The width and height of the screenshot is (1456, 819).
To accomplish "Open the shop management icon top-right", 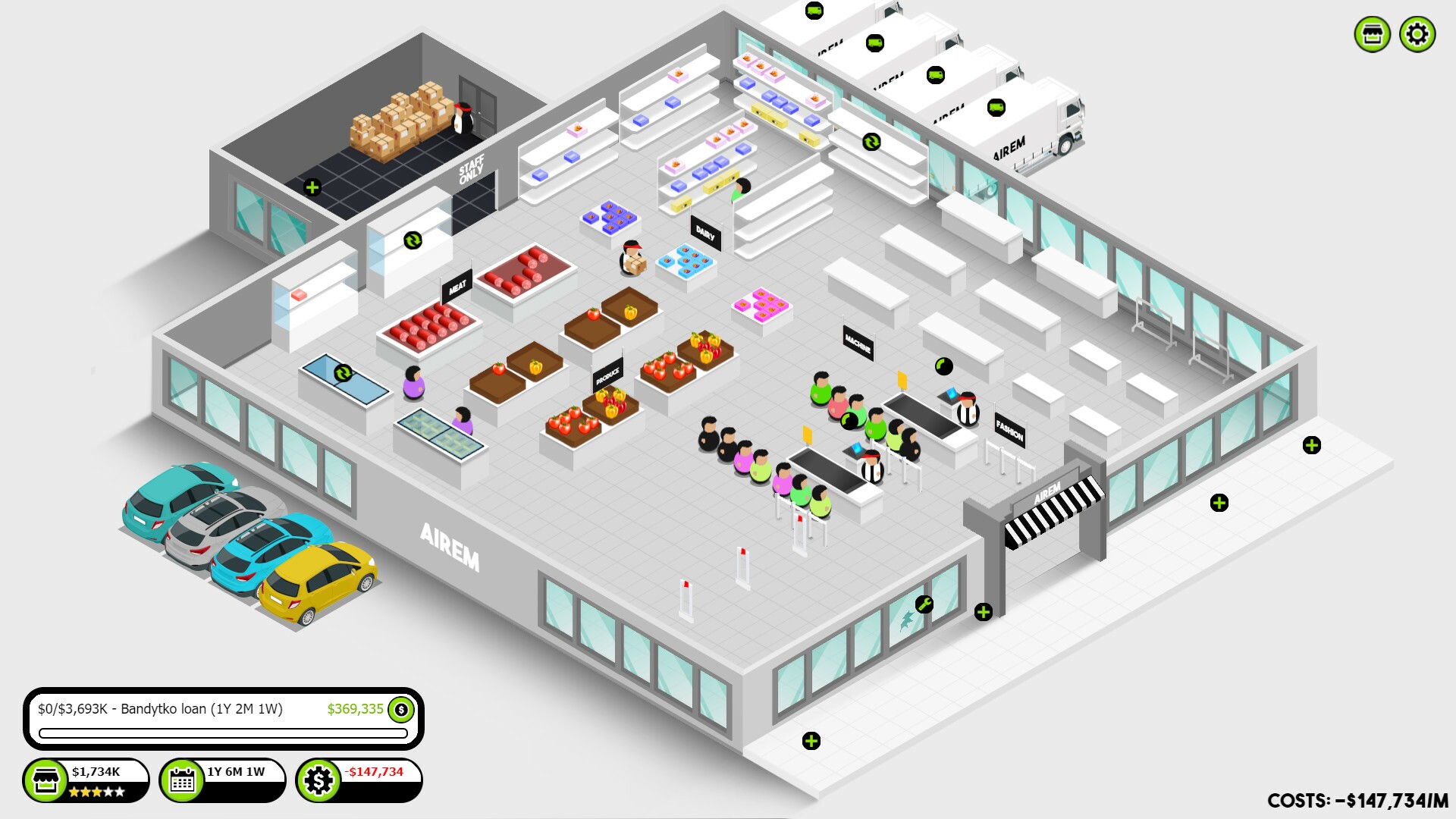I will point(1373,33).
